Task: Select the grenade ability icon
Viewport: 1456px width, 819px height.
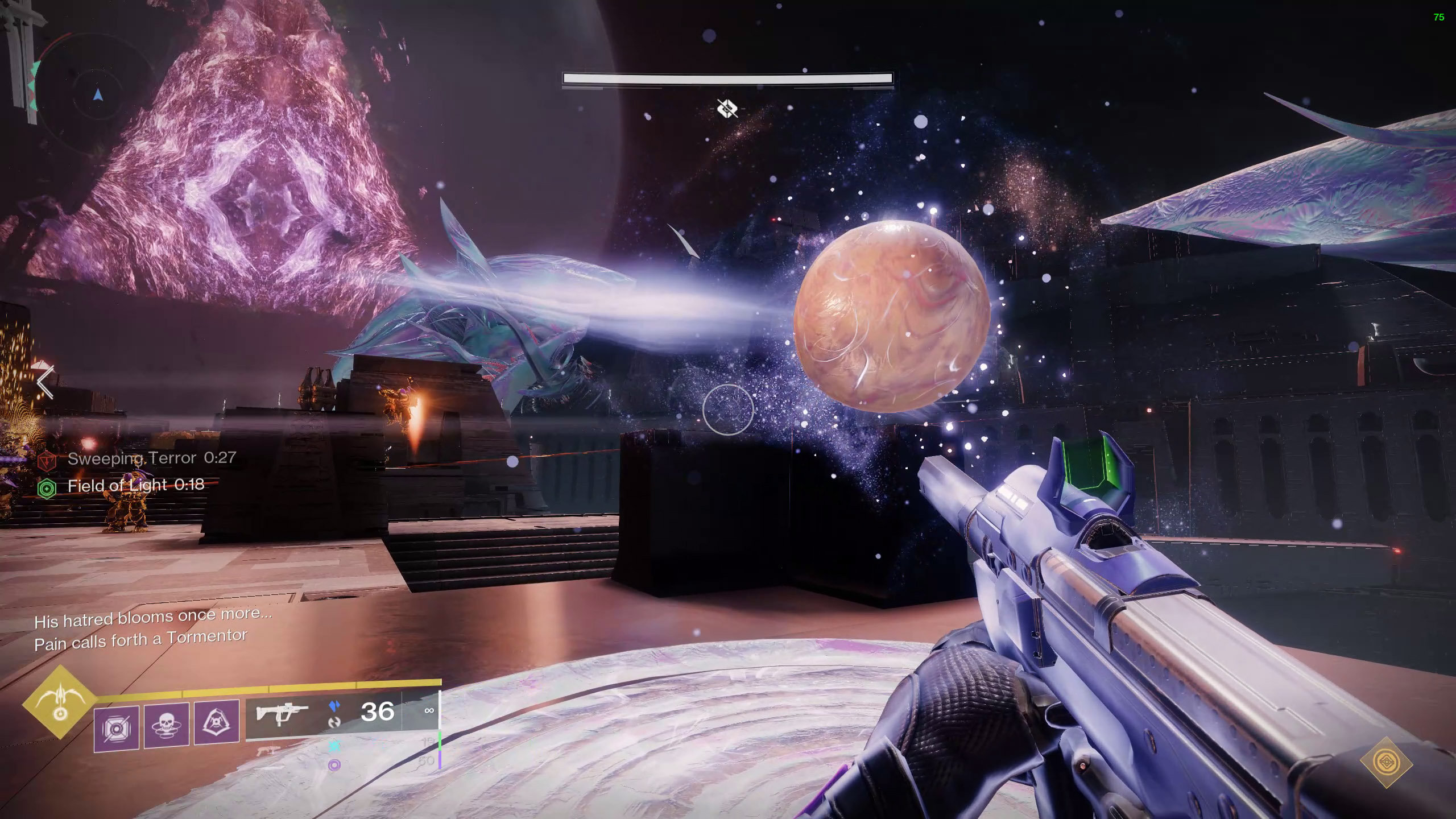Action: tap(117, 729)
